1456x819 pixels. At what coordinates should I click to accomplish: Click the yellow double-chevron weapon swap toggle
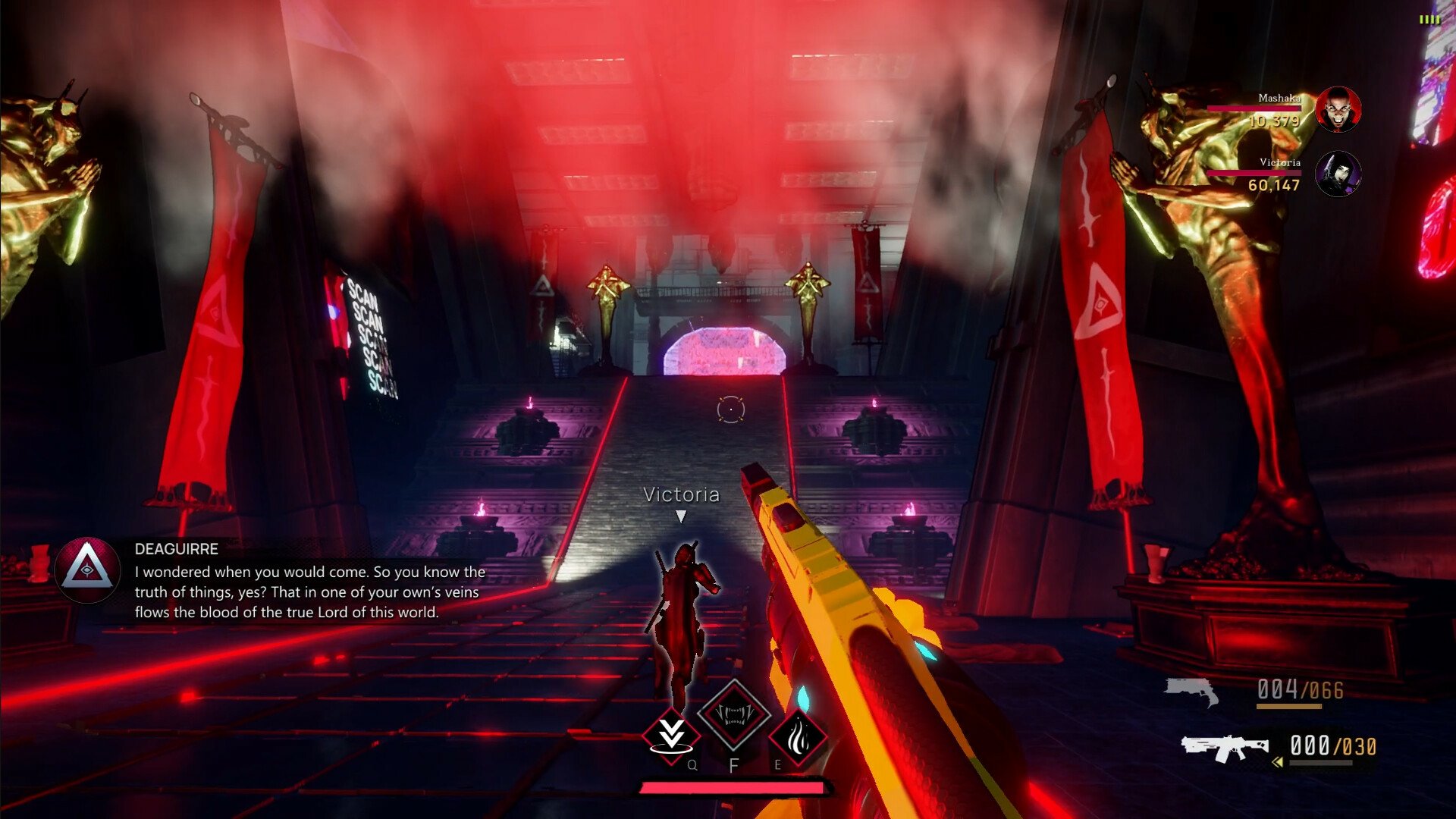pos(1277,761)
